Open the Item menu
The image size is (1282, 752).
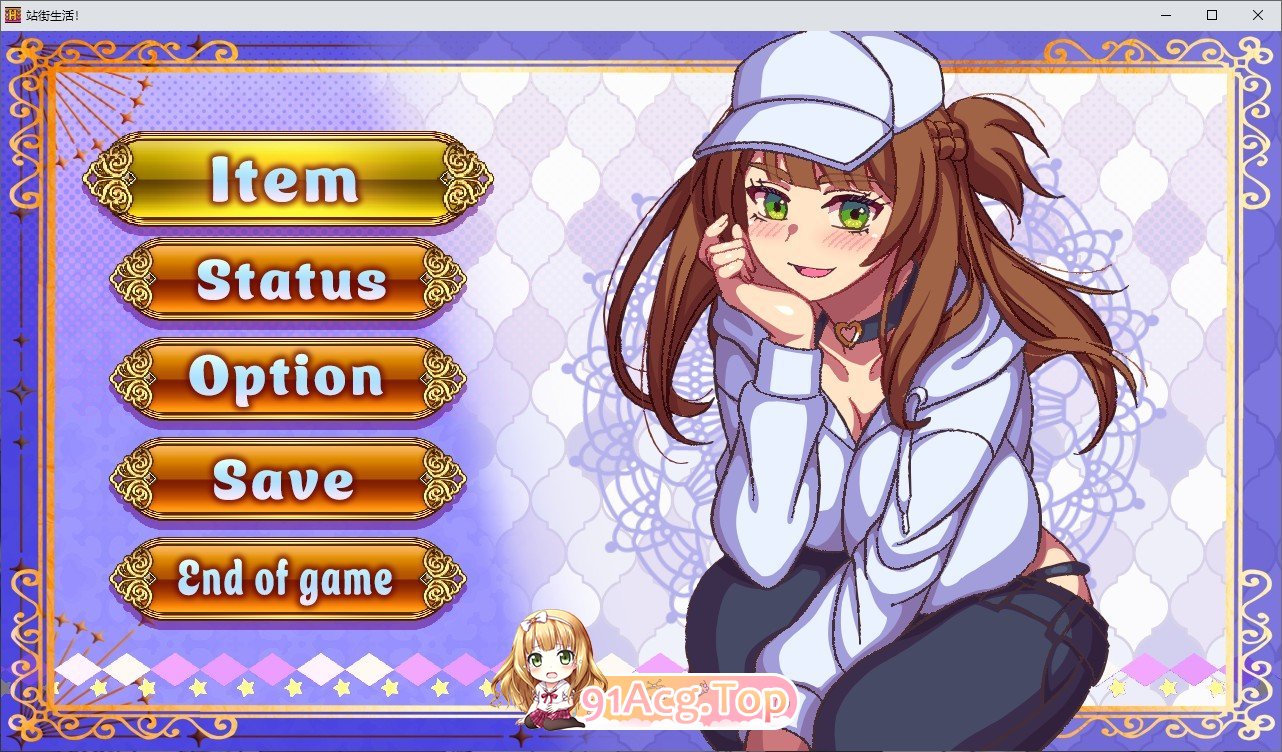tap(287, 180)
